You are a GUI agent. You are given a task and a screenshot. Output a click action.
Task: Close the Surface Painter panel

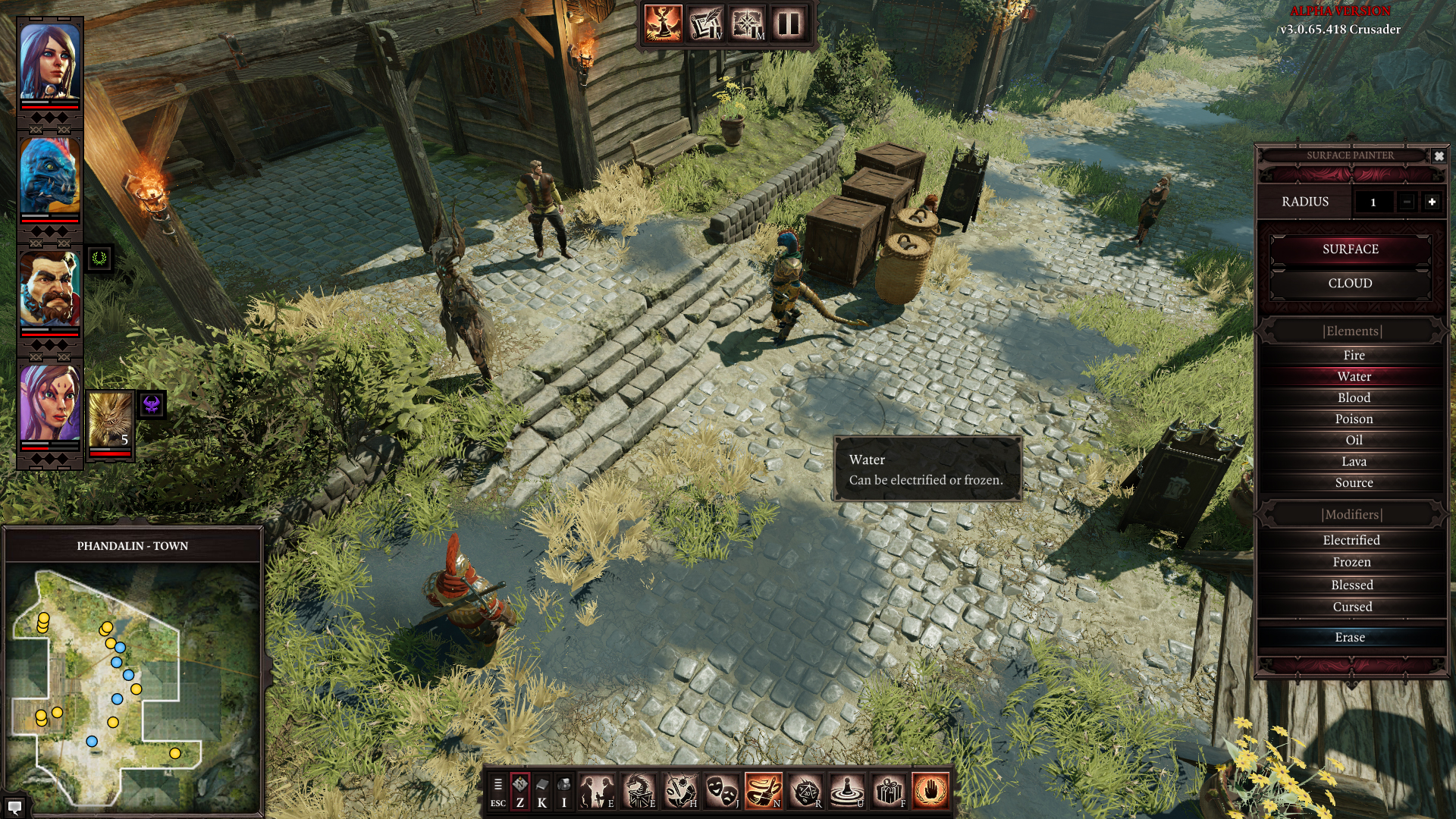(x=1439, y=155)
